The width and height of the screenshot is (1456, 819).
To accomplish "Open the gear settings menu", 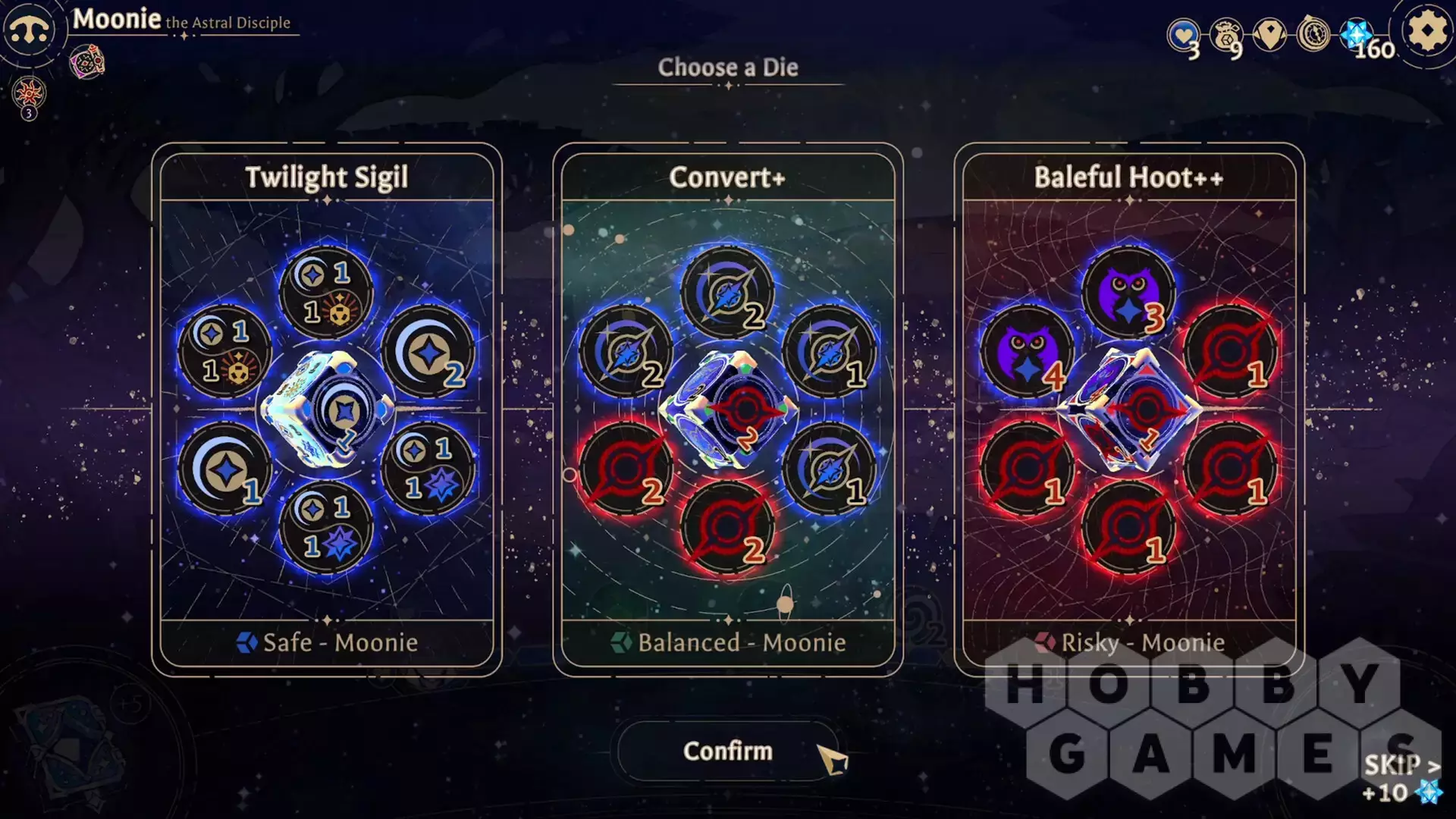I will click(x=1427, y=32).
